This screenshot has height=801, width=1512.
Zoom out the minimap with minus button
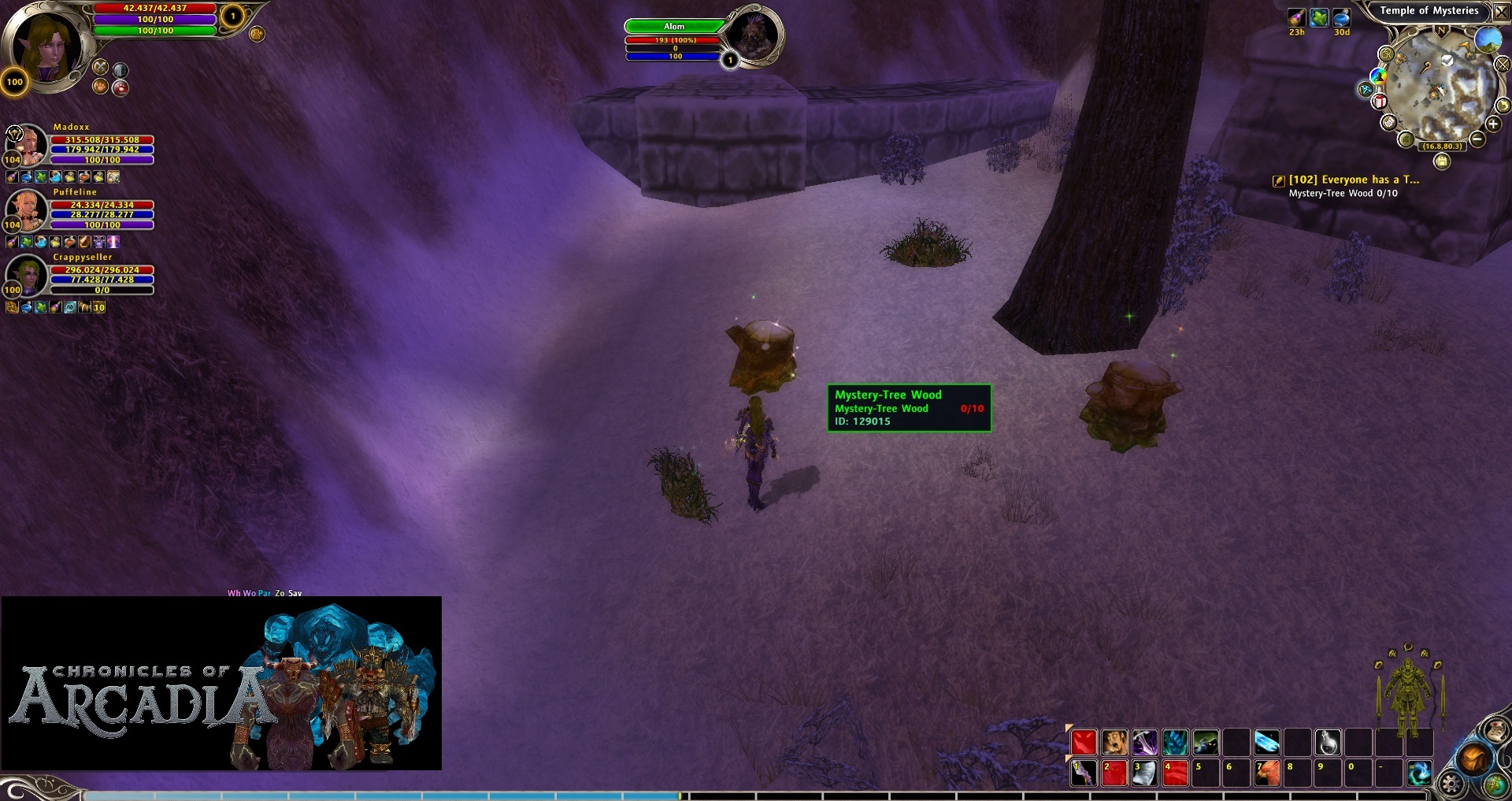pyautogui.click(x=1477, y=139)
